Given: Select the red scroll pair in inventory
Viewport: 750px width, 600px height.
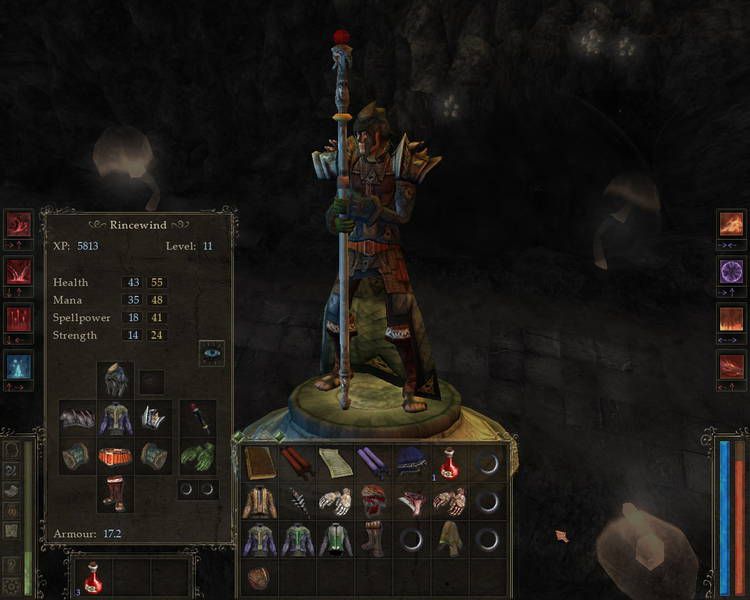Looking at the screenshot, I should click(x=298, y=463).
